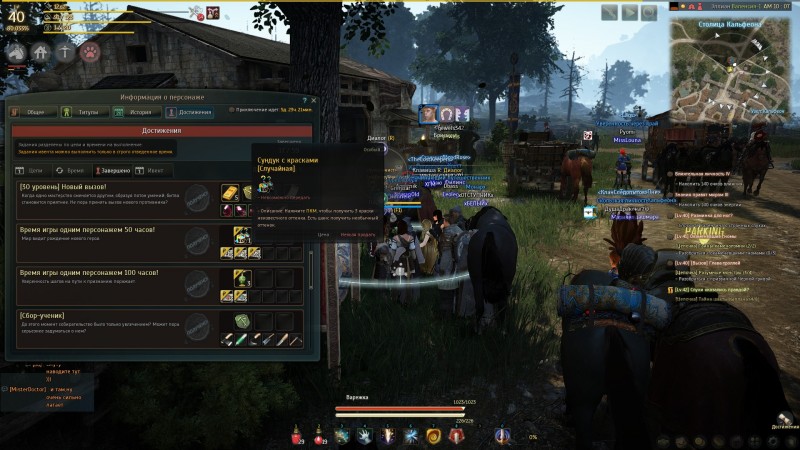Open the Достижения shortcut in bottom-right corner
Image resolution: width=800 pixels, height=450 pixels.
(x=783, y=418)
